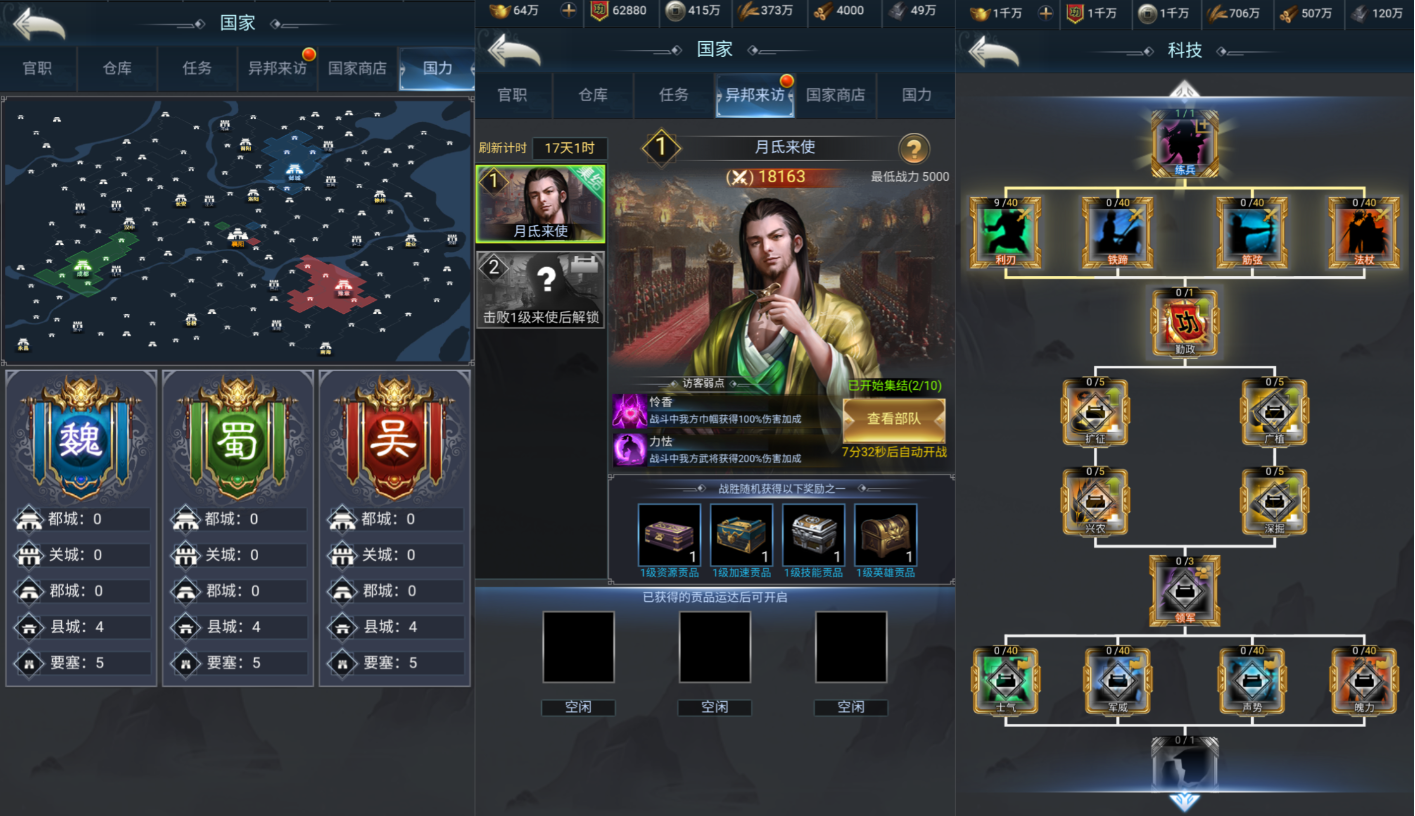Open the 利刃 technology node
Screen dimensions: 1415x816
click(x=1005, y=231)
